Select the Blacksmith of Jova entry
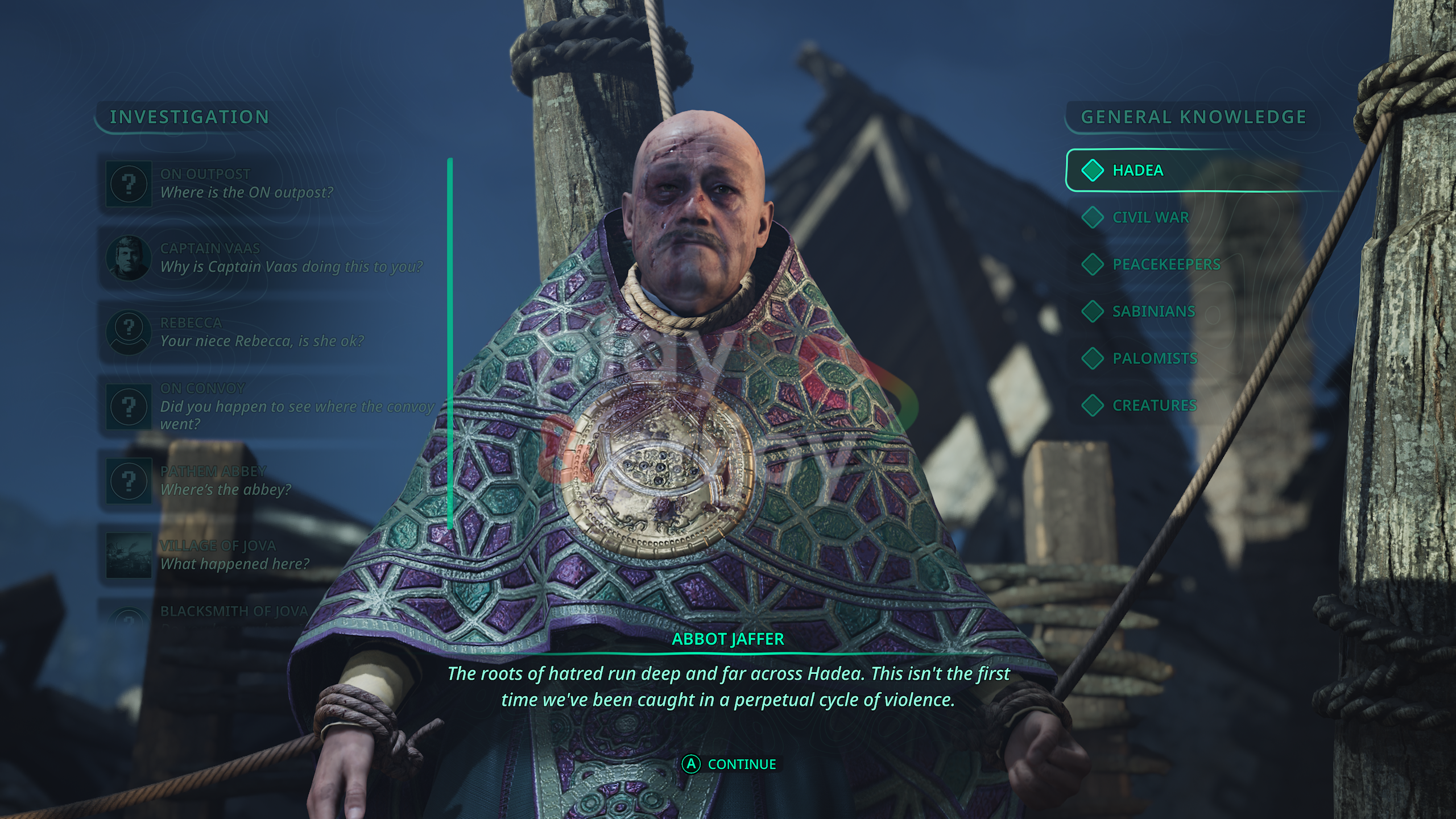Image resolution: width=1456 pixels, height=819 pixels. [234, 612]
